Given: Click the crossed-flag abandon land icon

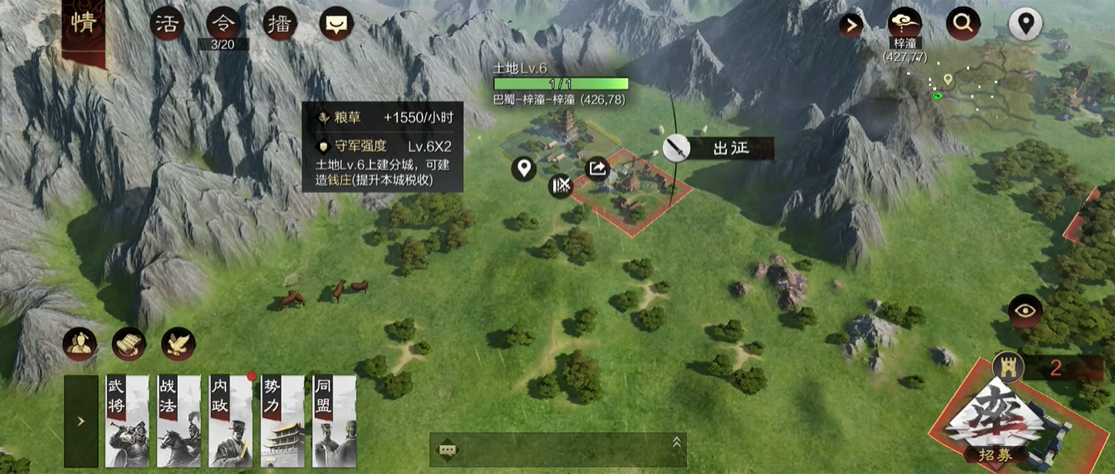Looking at the screenshot, I should (560, 185).
